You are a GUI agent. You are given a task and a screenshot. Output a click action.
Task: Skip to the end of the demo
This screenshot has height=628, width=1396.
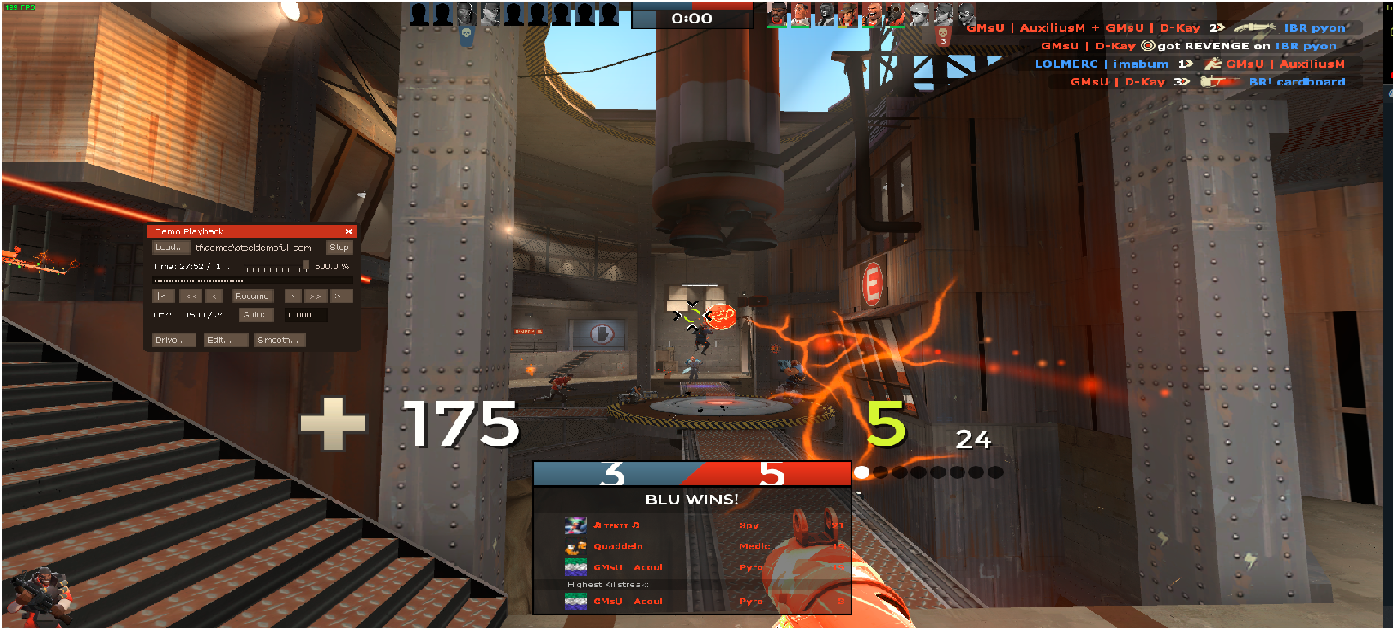pyautogui.click(x=341, y=296)
